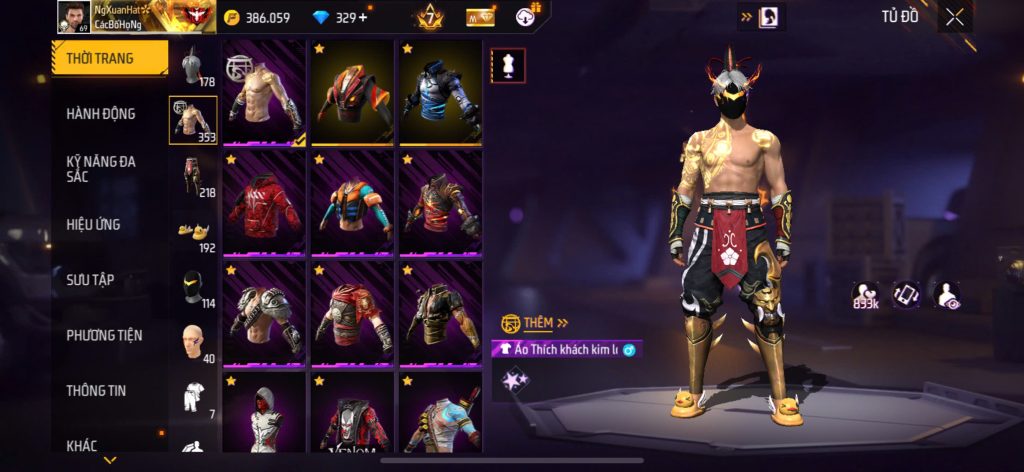Choose the headwear category with 178 items
The width and height of the screenshot is (1024, 472).
point(193,66)
